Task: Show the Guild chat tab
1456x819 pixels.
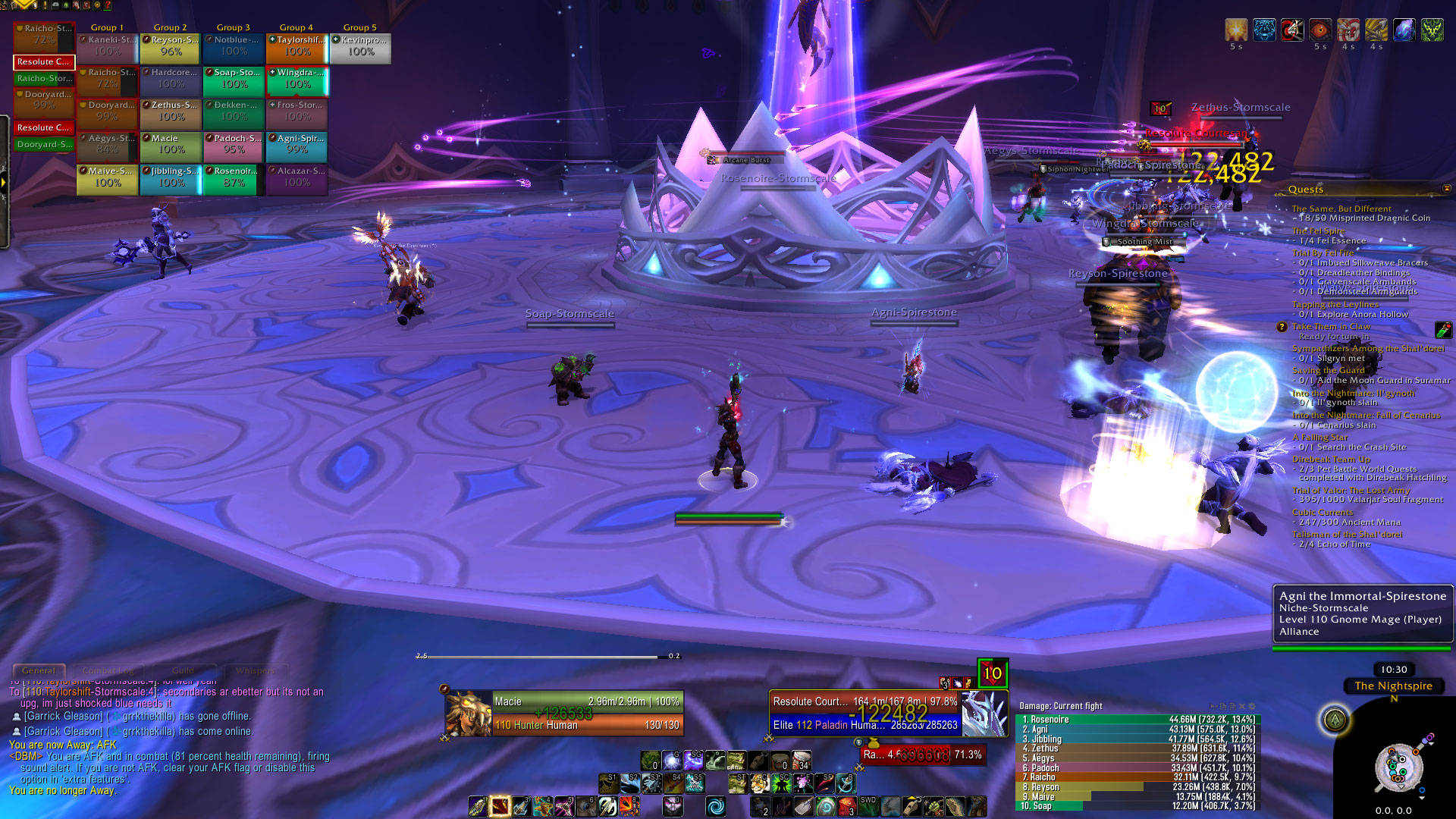Action: tap(183, 670)
